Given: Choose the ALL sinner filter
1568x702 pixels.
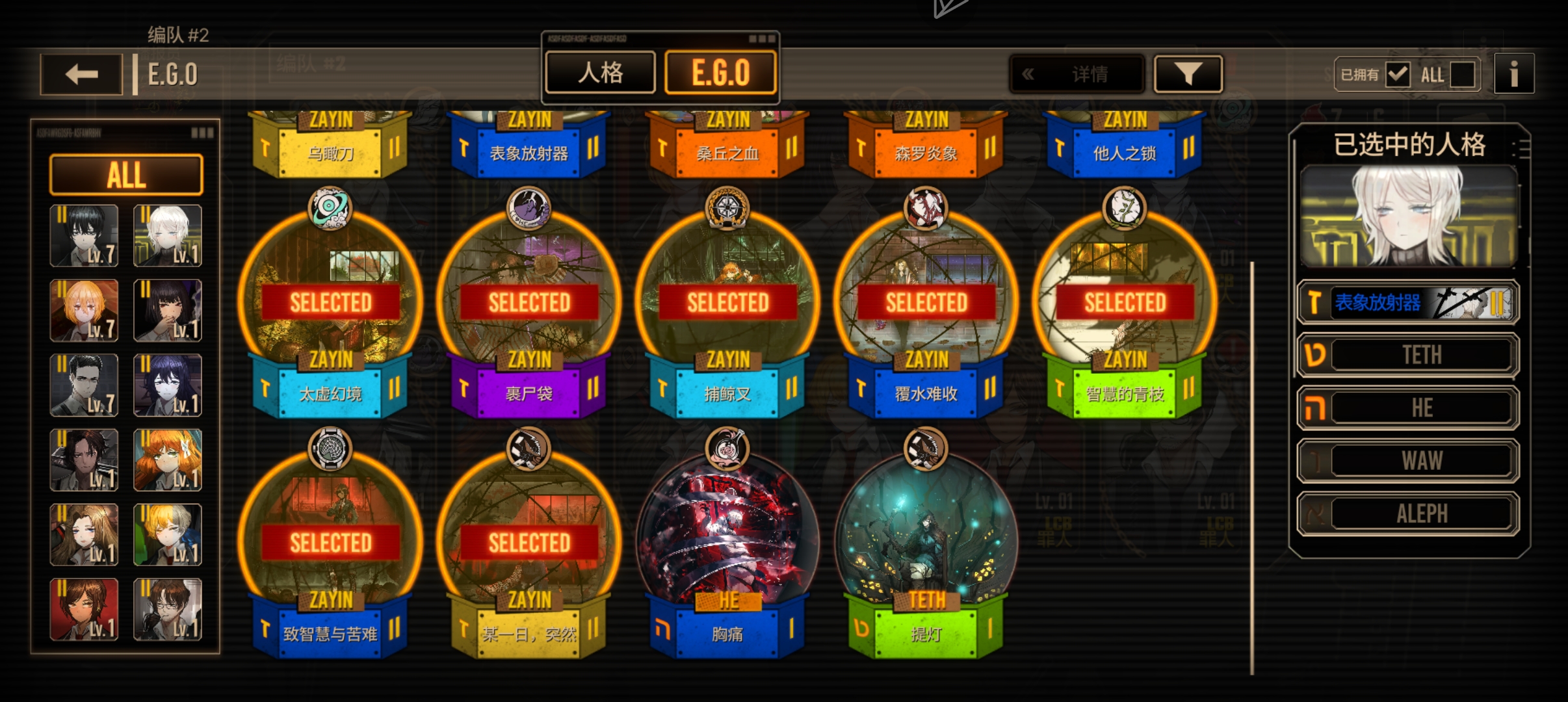Looking at the screenshot, I should click(x=126, y=175).
